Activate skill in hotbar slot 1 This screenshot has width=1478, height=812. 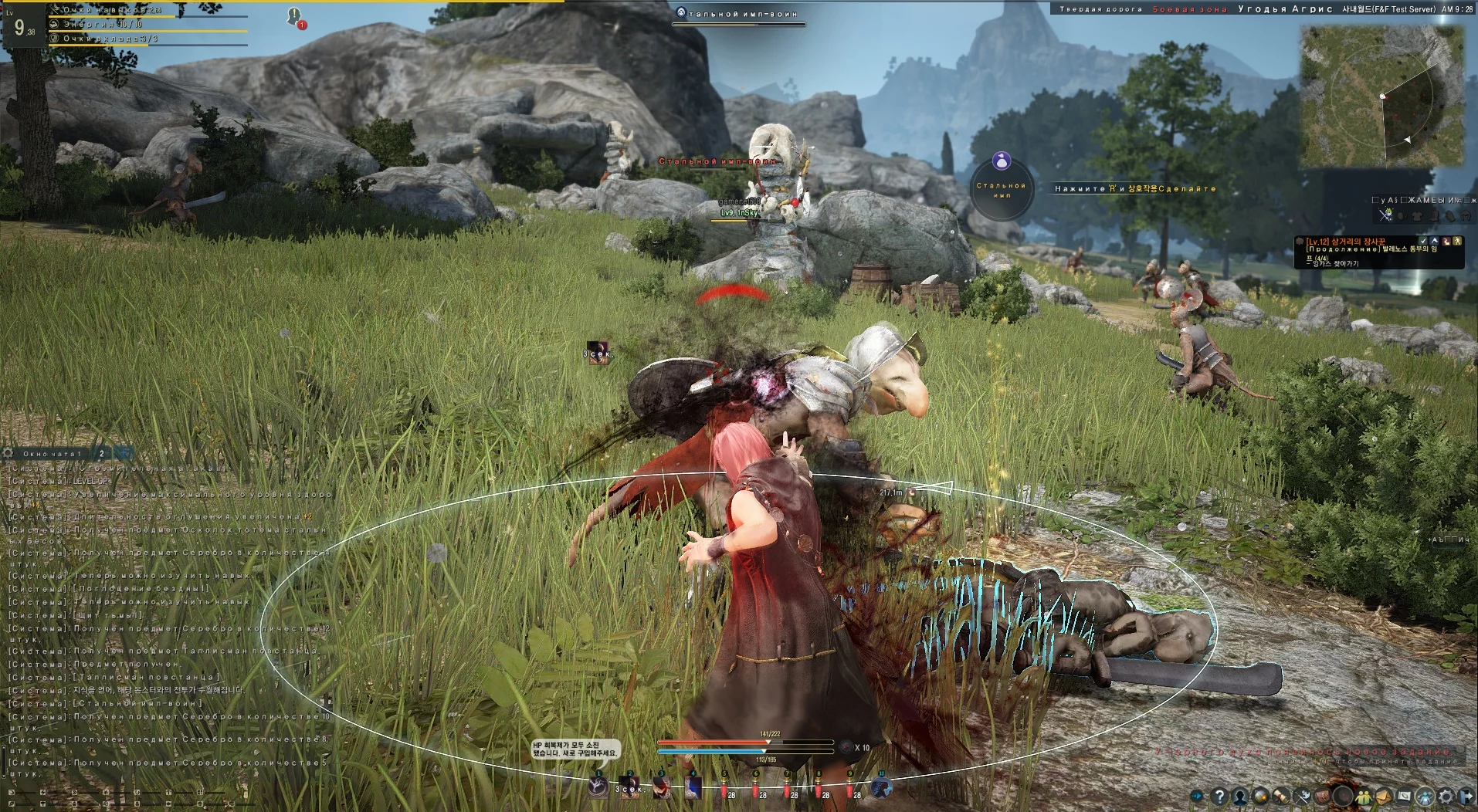tap(598, 786)
